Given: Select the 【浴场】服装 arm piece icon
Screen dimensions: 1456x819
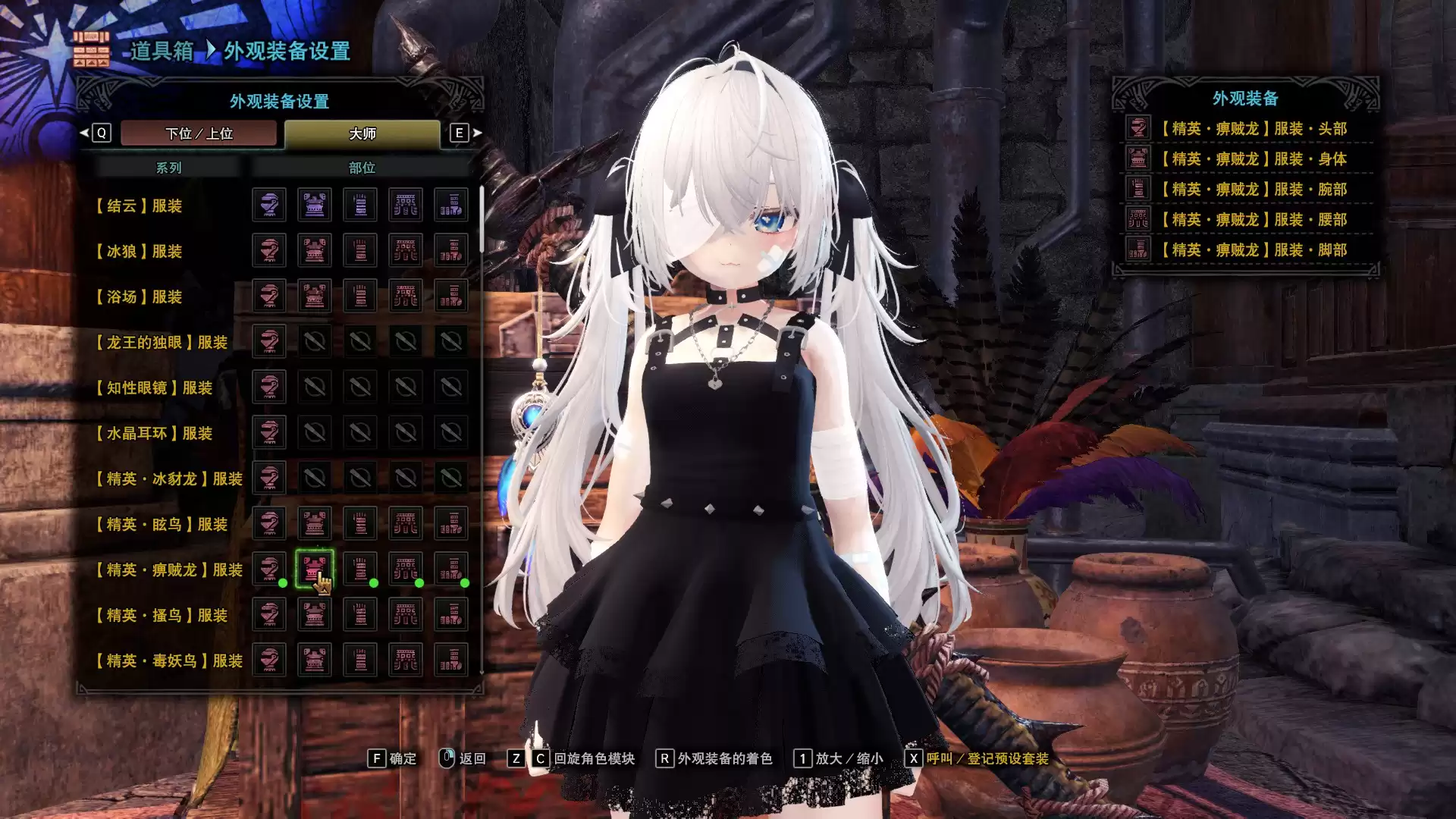Looking at the screenshot, I should point(360,297).
